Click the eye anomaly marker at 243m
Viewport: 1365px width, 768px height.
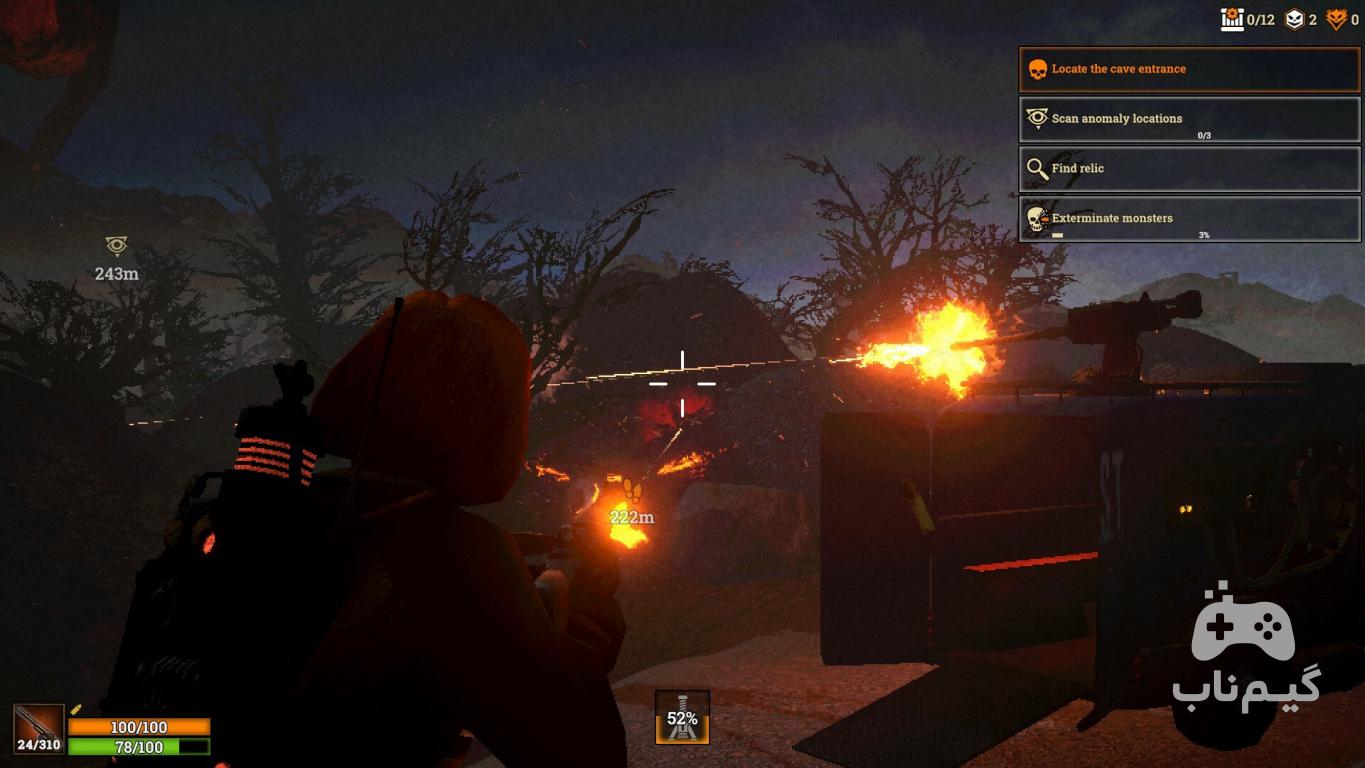tap(116, 246)
